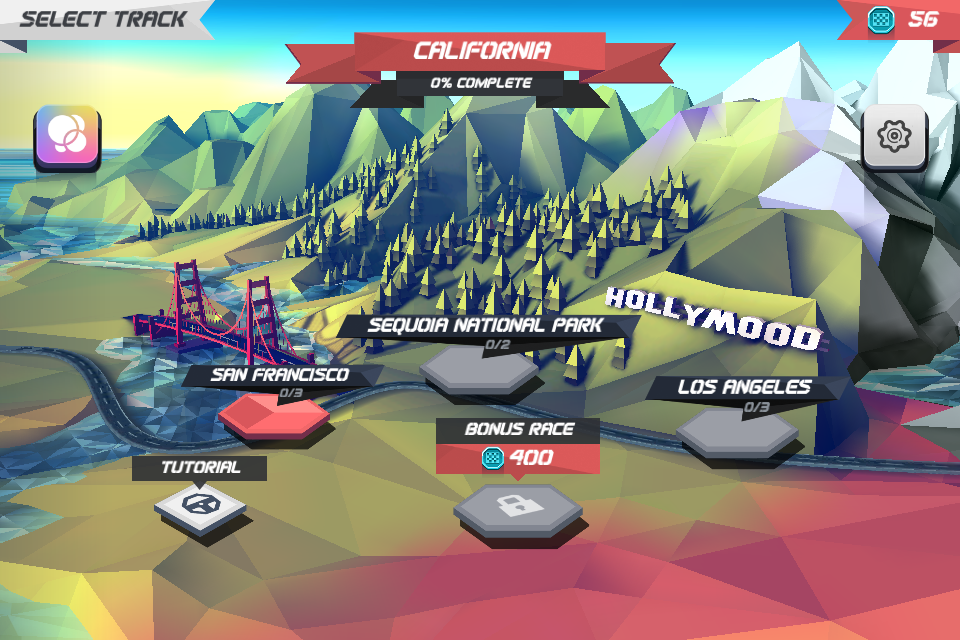Select the Los Angeles track
960x640 pixels.
(737, 430)
